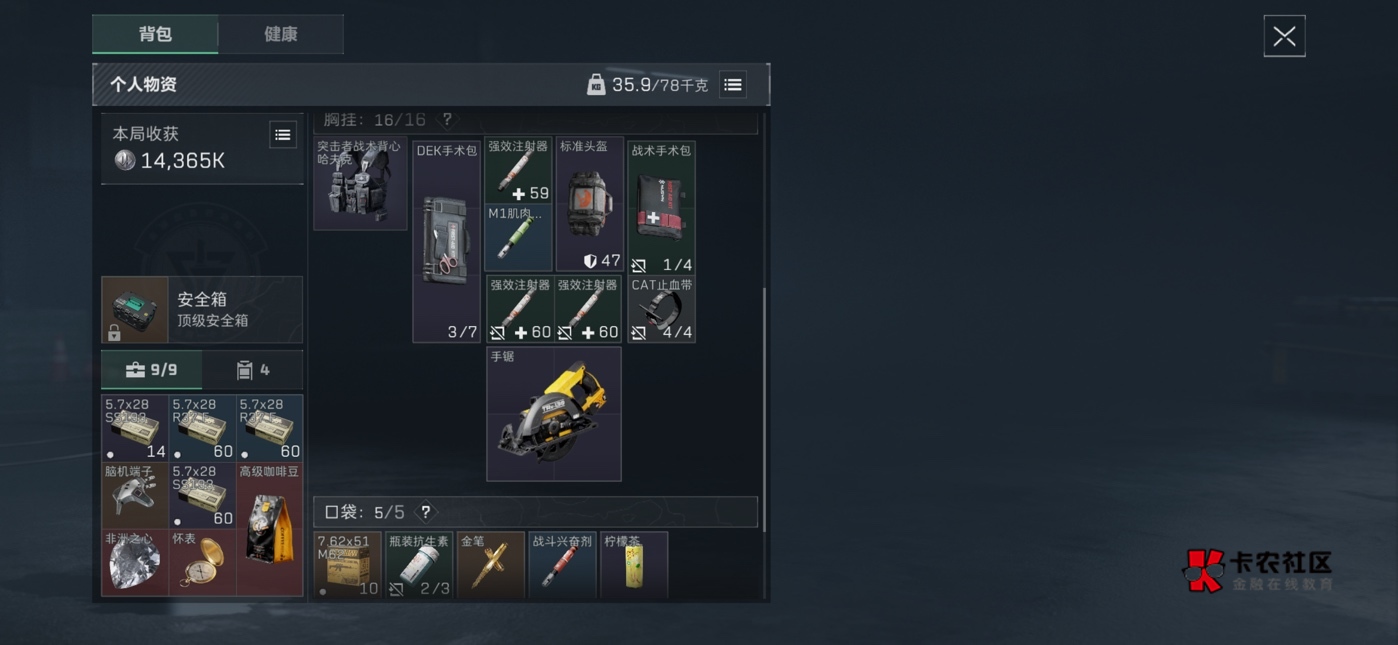Switch to the clipboard tab showing 4
1398x645 pixels.
click(253, 370)
